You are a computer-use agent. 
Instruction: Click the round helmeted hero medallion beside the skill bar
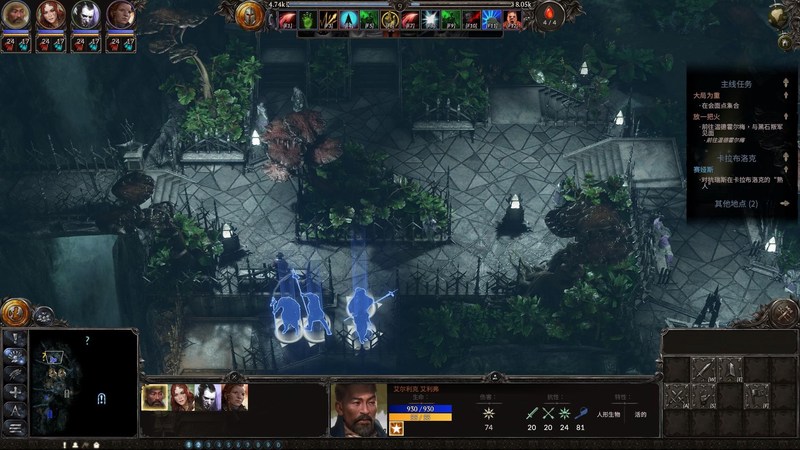click(250, 15)
